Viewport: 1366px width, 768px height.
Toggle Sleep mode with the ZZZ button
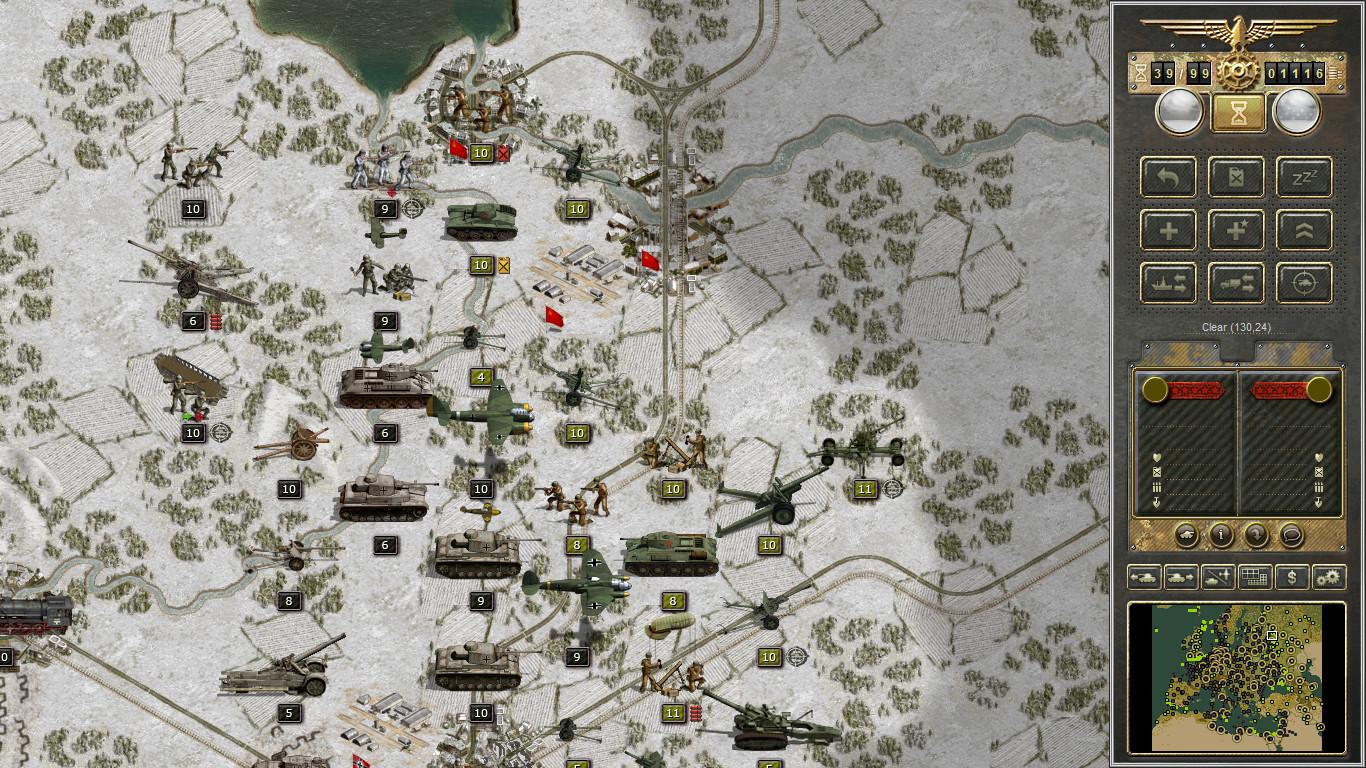[1302, 177]
